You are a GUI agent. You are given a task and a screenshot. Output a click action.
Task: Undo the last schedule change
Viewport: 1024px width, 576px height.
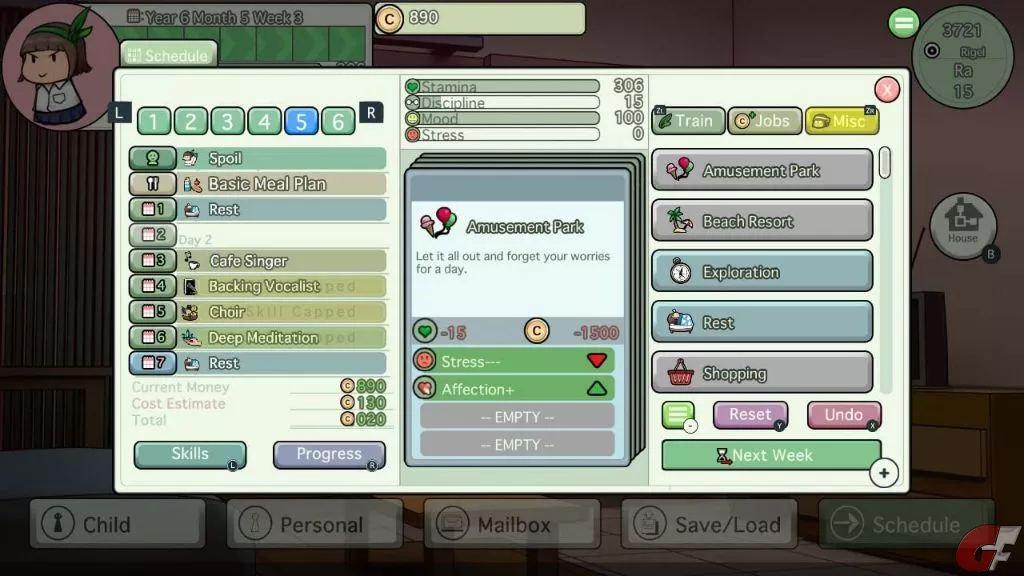coord(843,414)
